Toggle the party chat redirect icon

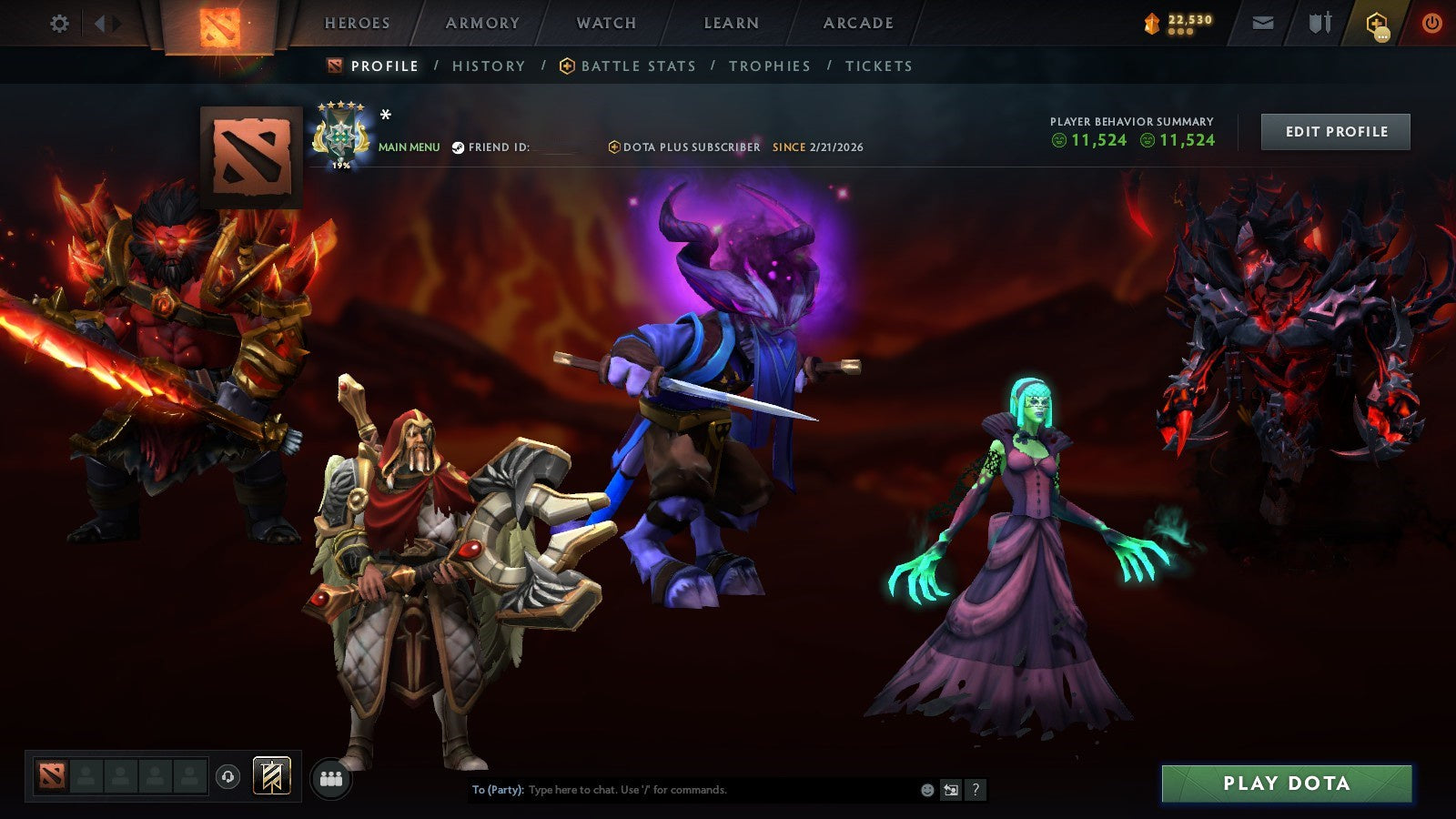pyautogui.click(x=951, y=790)
